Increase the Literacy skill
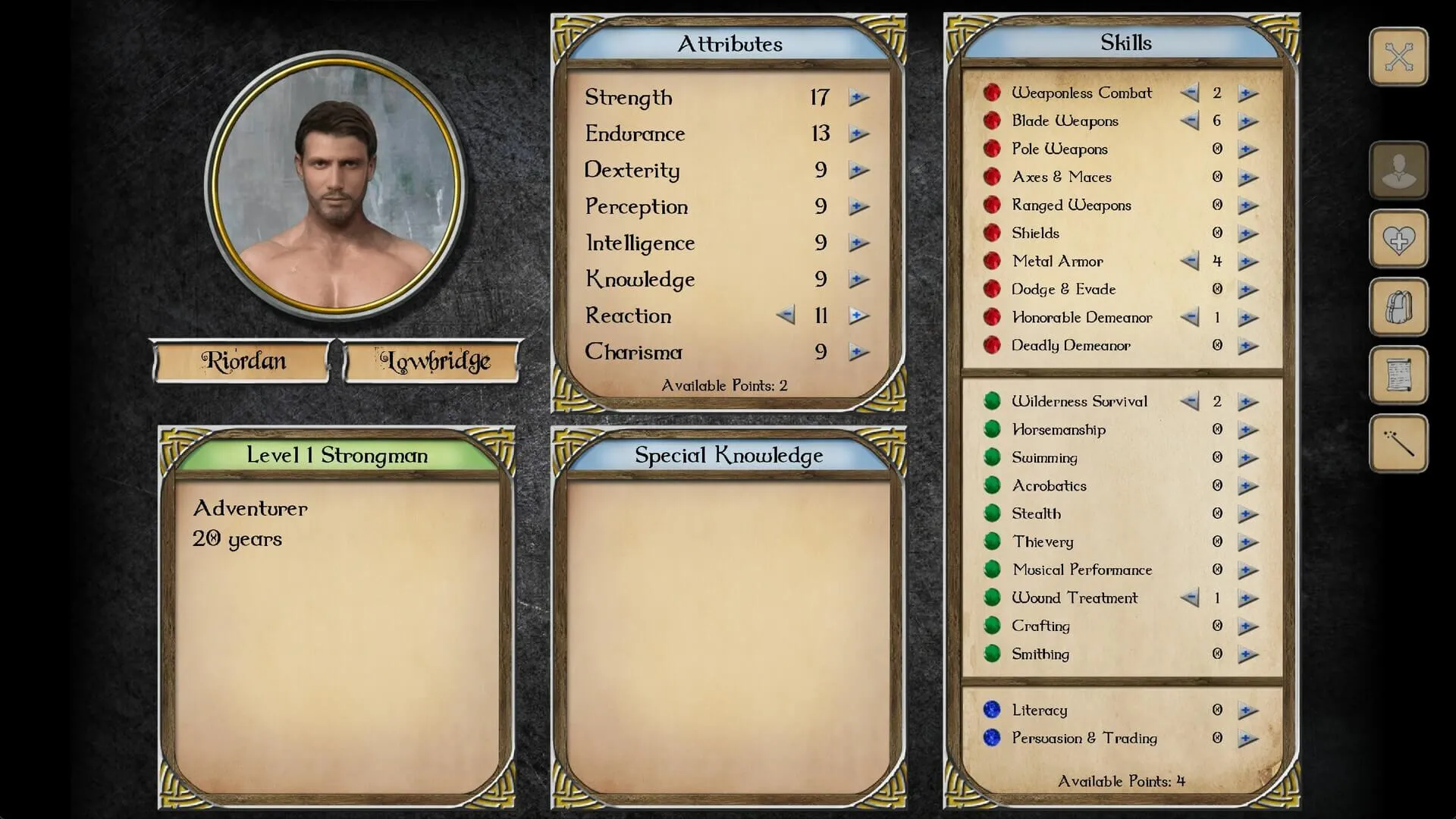Image resolution: width=1456 pixels, height=819 pixels. point(1247,711)
